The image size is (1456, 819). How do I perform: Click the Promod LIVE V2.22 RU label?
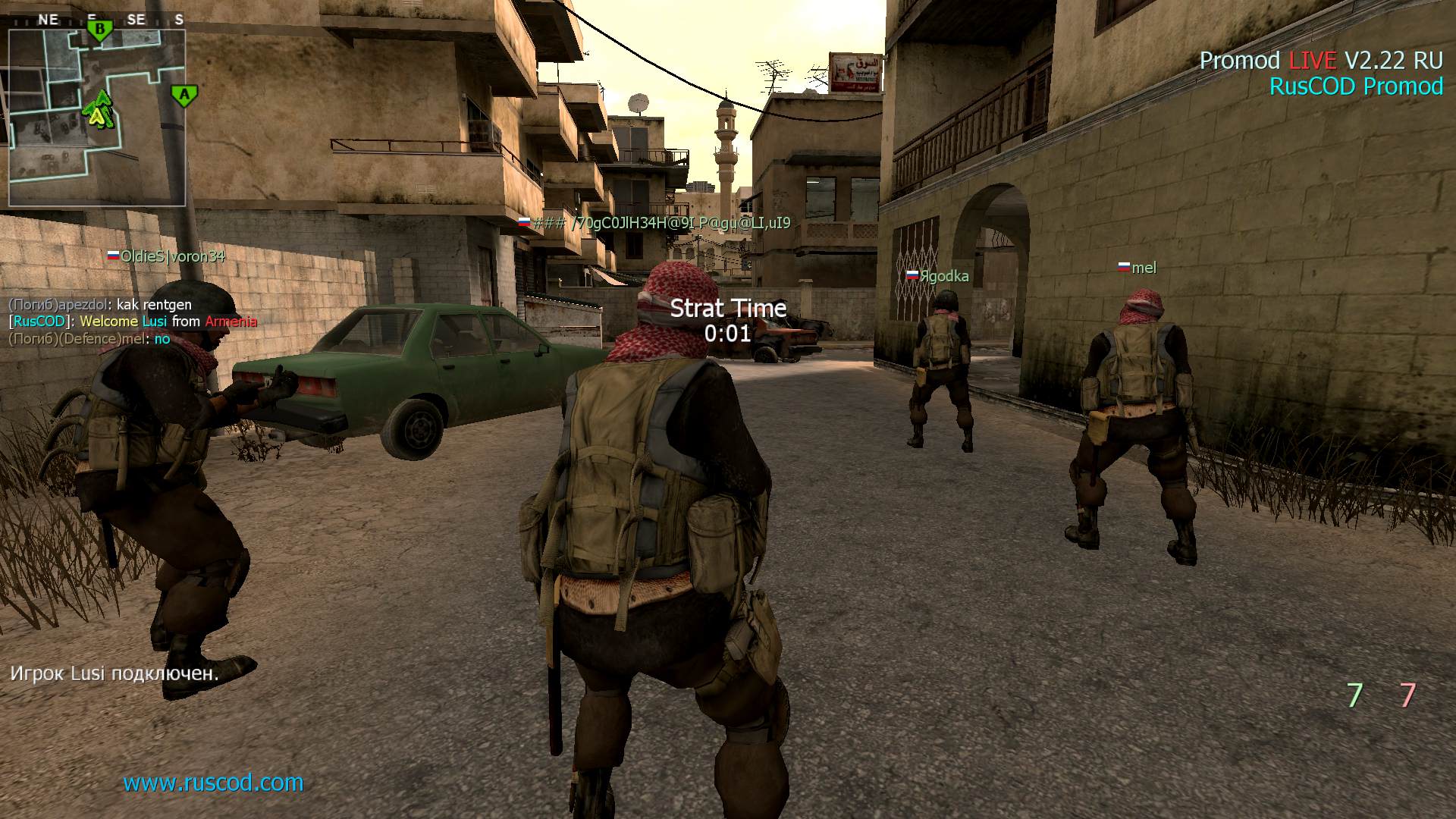click(x=1321, y=60)
